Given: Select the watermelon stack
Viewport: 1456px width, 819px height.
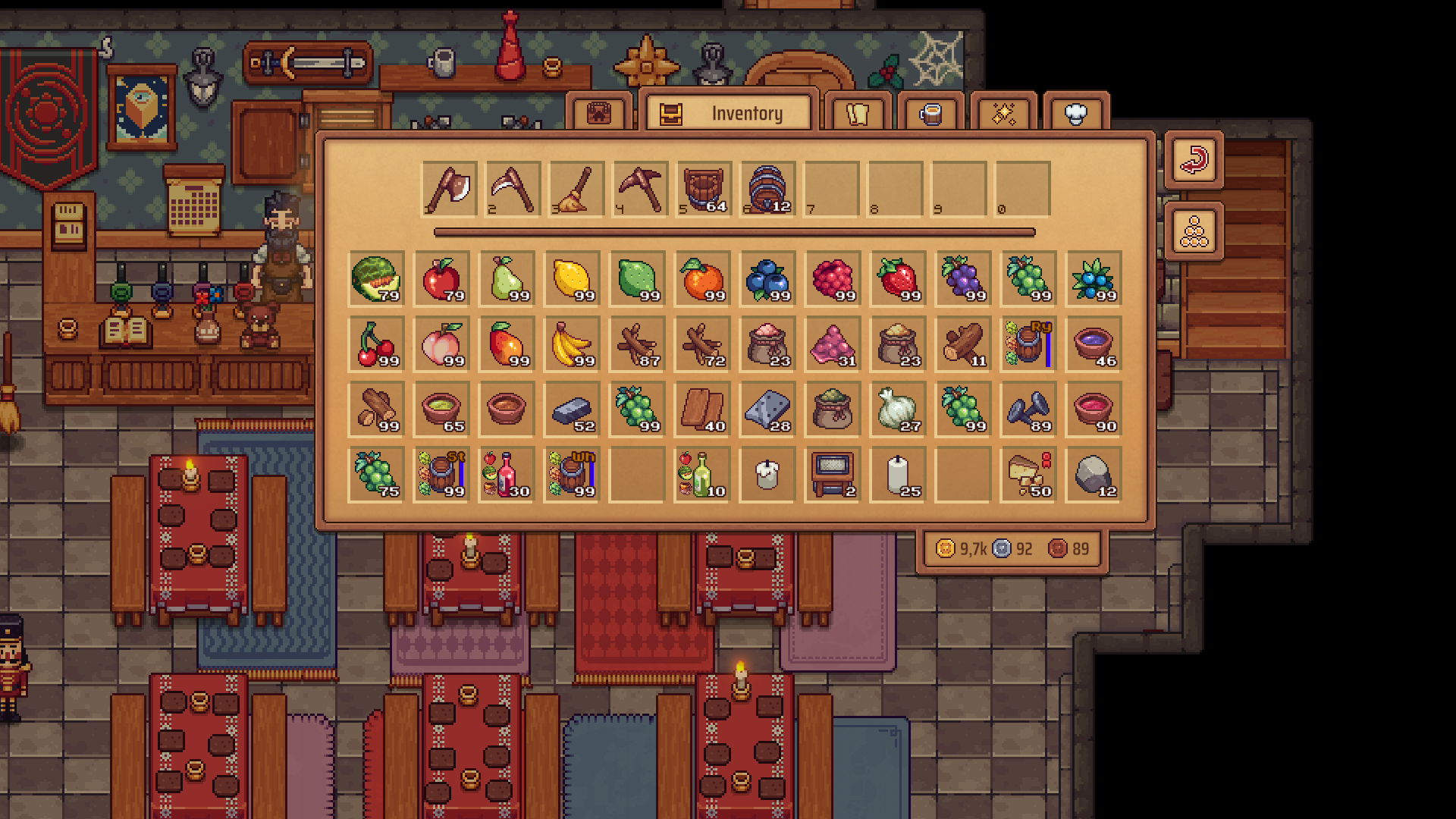Looking at the screenshot, I should click(376, 278).
